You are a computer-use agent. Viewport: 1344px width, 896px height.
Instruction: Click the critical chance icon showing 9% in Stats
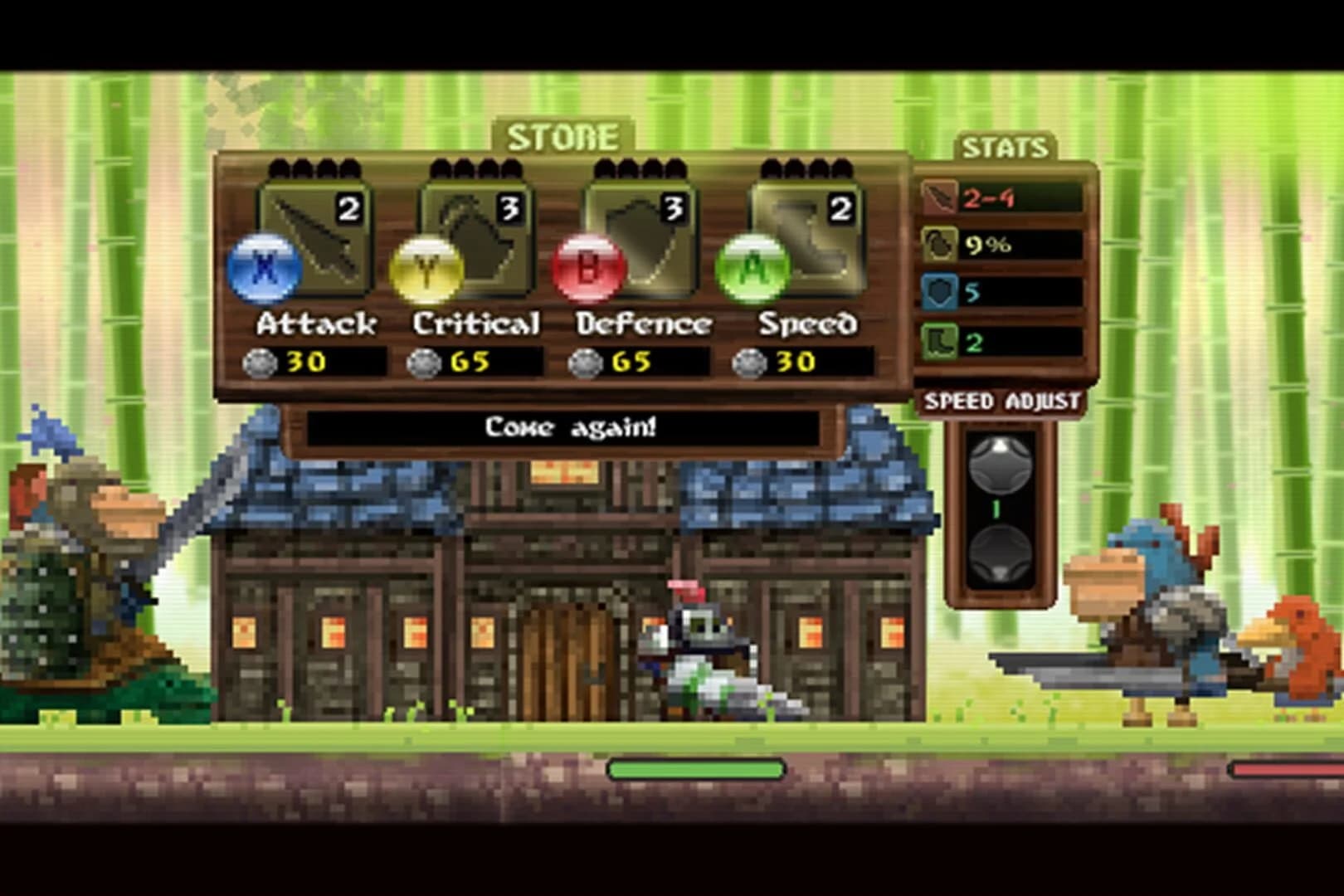click(942, 245)
